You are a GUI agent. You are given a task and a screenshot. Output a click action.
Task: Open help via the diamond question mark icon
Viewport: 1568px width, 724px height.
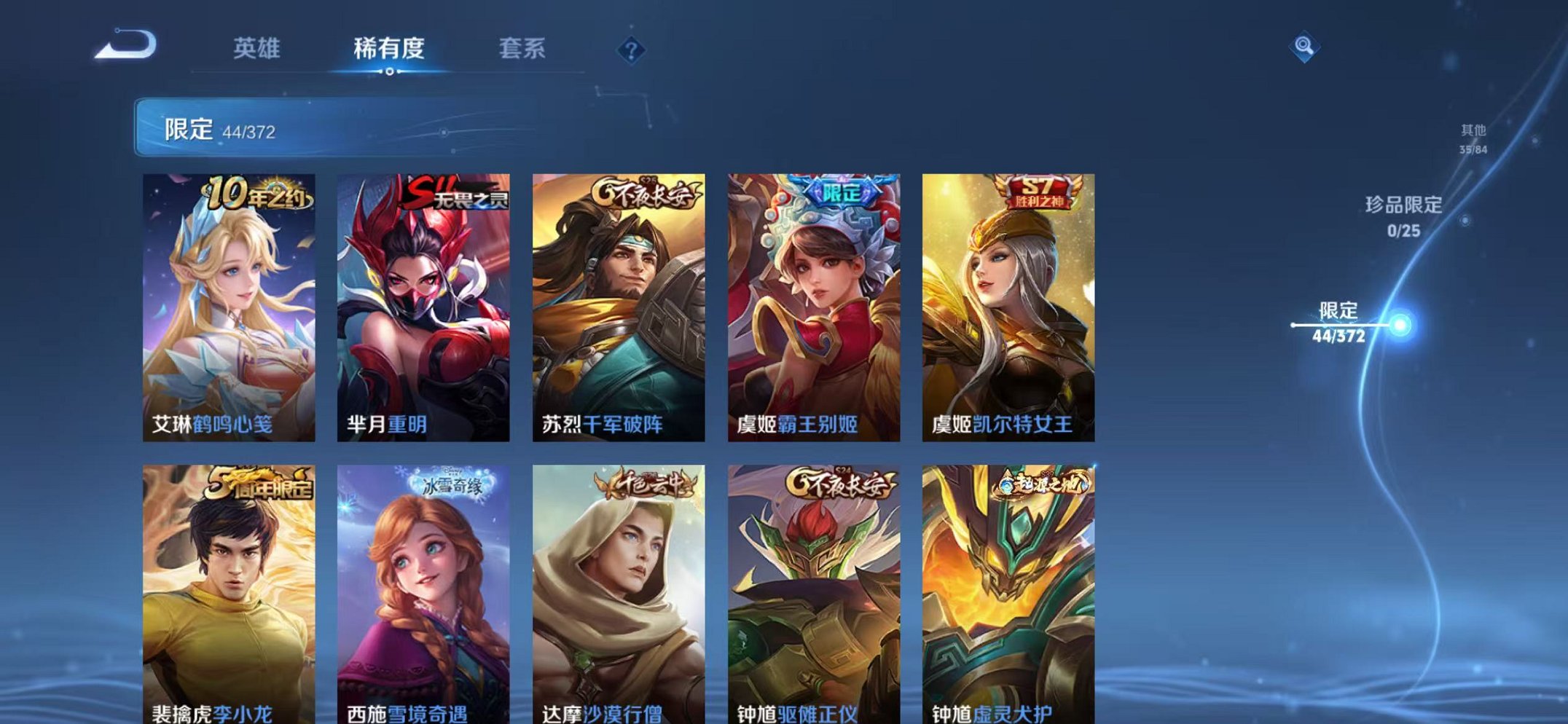pos(631,48)
